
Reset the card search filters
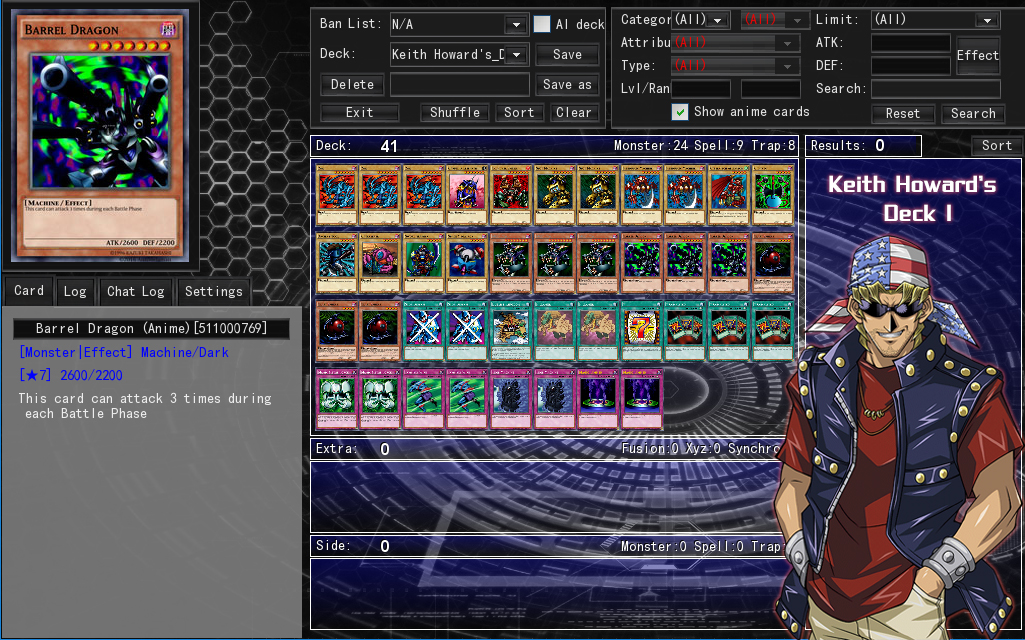[x=902, y=114]
